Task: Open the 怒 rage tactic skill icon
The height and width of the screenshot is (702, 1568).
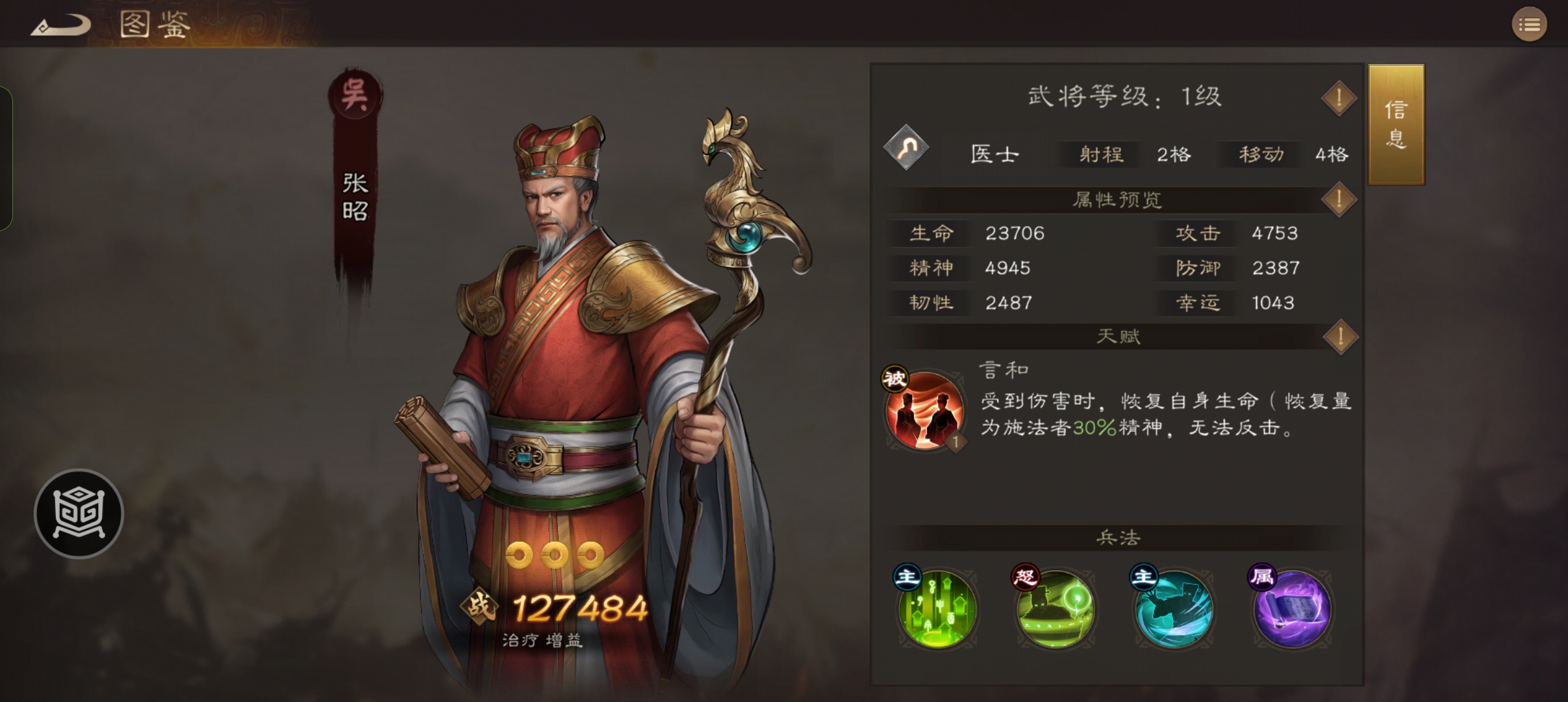Action: [1056, 609]
